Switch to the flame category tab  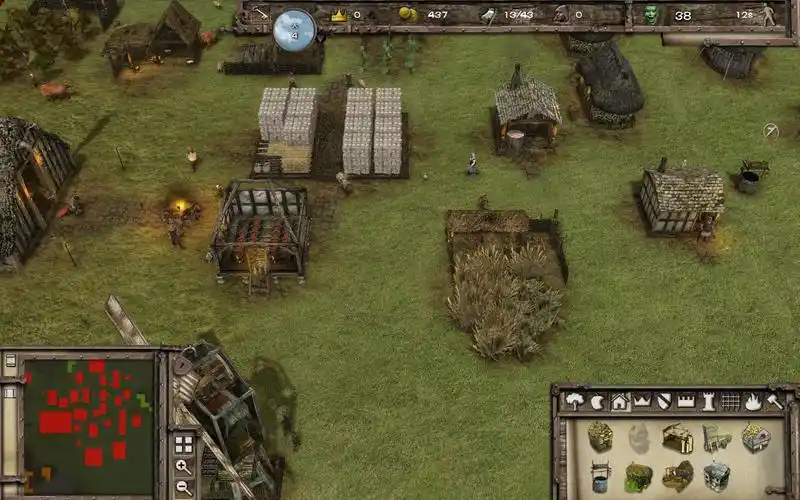[x=752, y=401]
